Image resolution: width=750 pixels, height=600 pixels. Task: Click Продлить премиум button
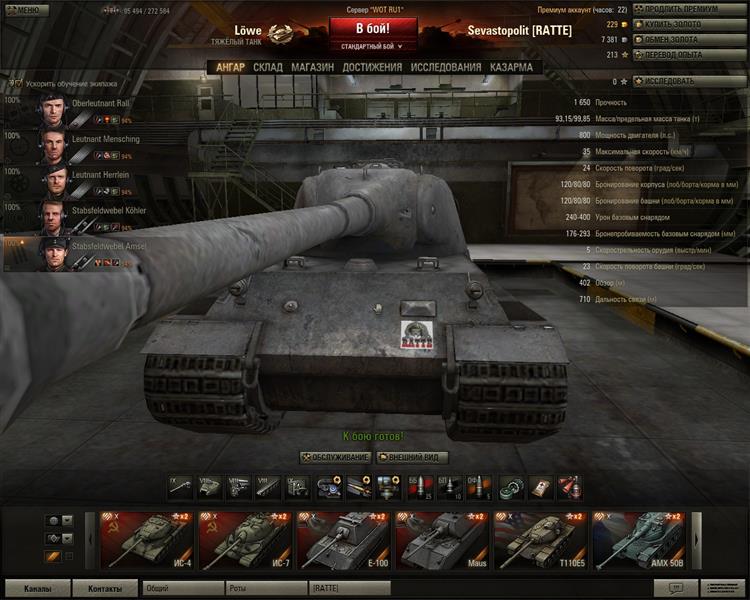(x=689, y=9)
